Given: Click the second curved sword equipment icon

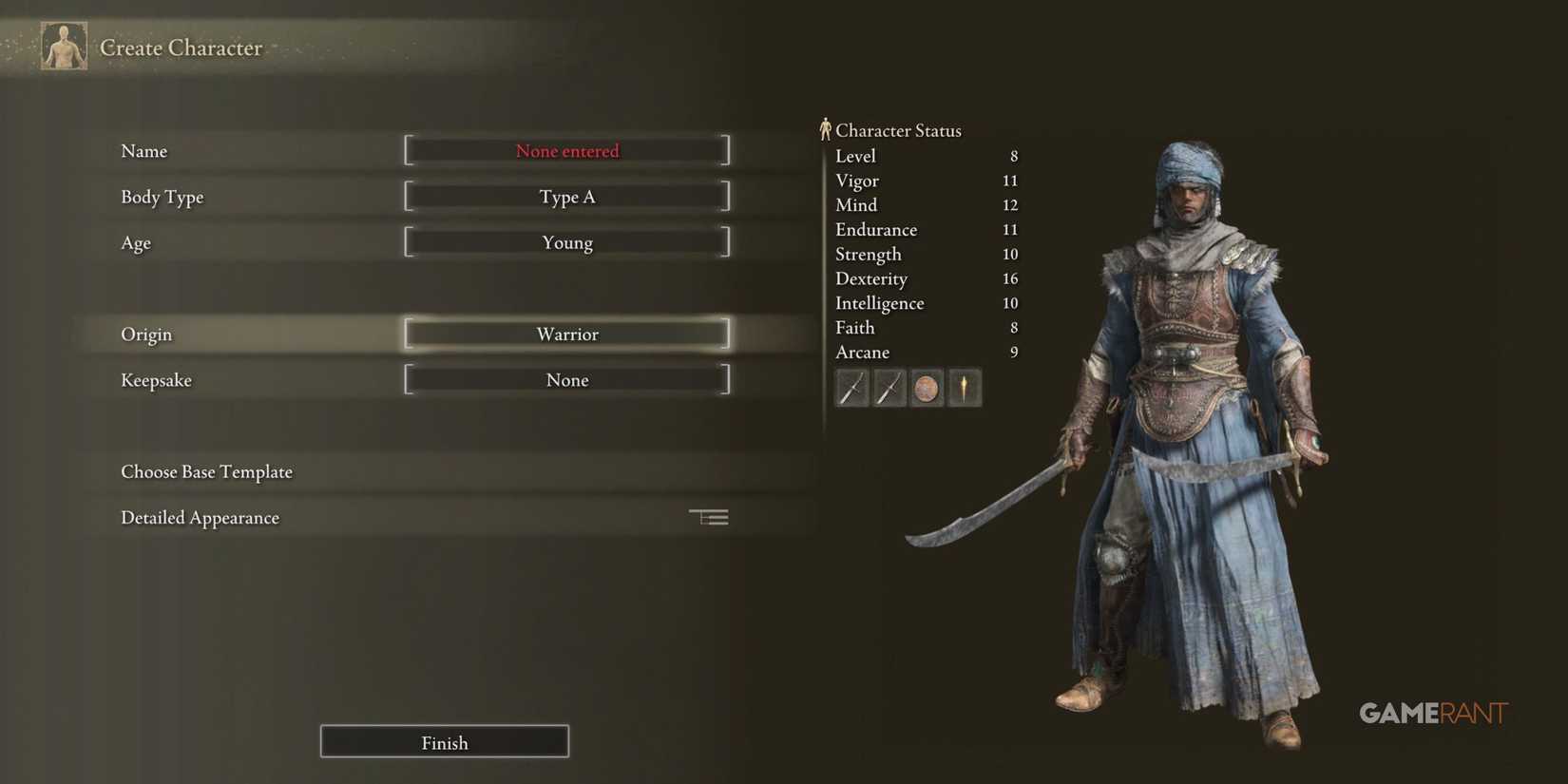Looking at the screenshot, I should point(889,388).
